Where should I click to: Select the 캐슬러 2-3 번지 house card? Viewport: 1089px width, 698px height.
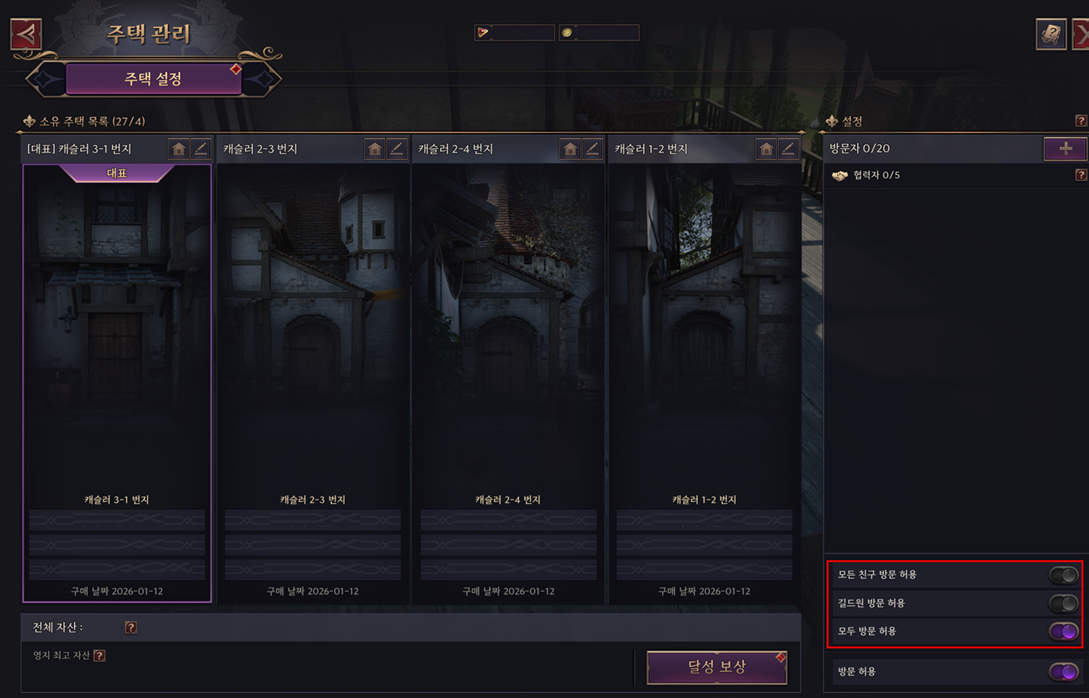[x=312, y=380]
